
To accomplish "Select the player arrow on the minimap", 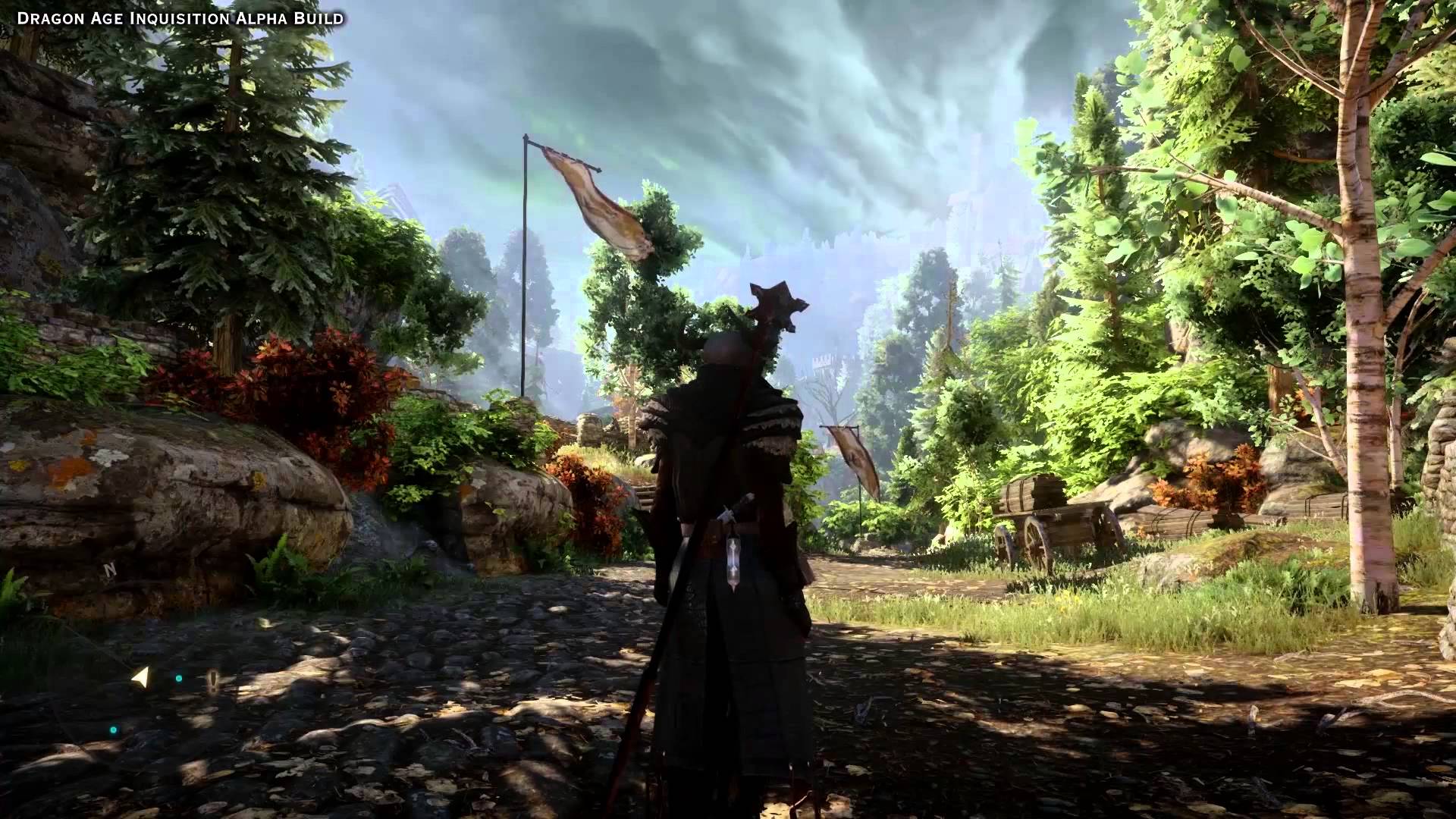I will coord(140,677).
